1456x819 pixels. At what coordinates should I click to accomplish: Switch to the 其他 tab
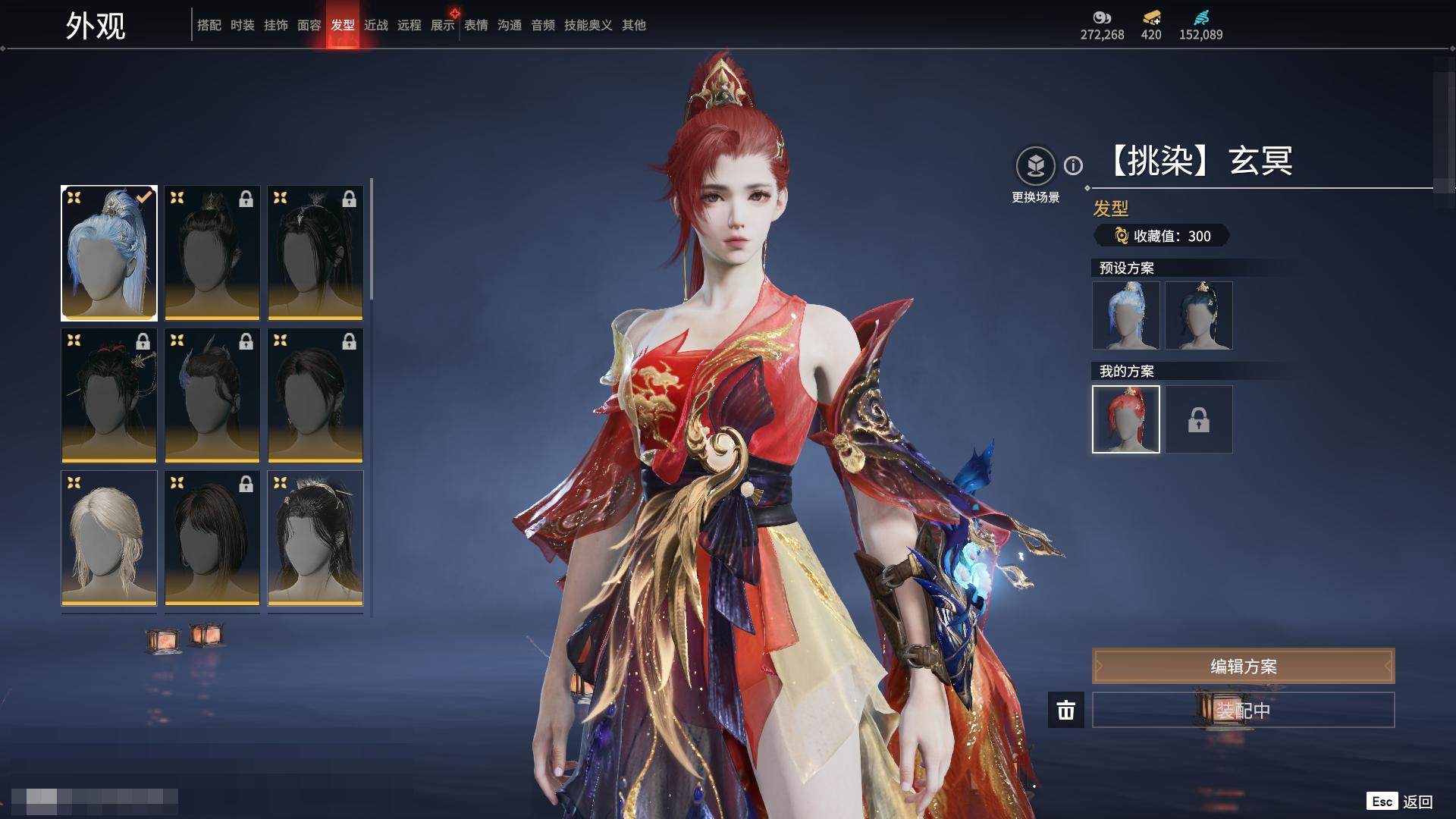tap(633, 25)
